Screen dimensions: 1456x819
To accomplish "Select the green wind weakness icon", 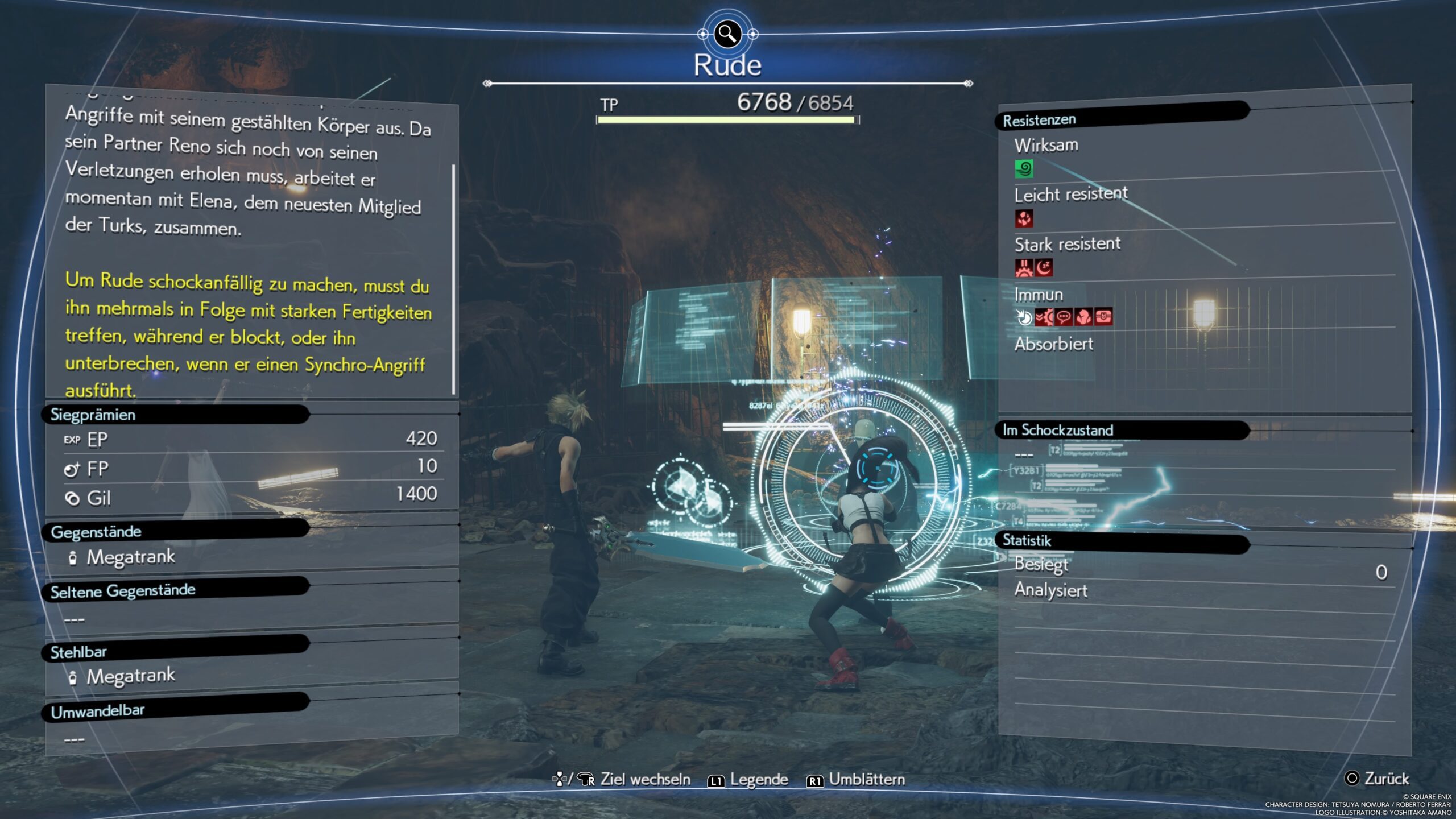I will [x=1024, y=169].
